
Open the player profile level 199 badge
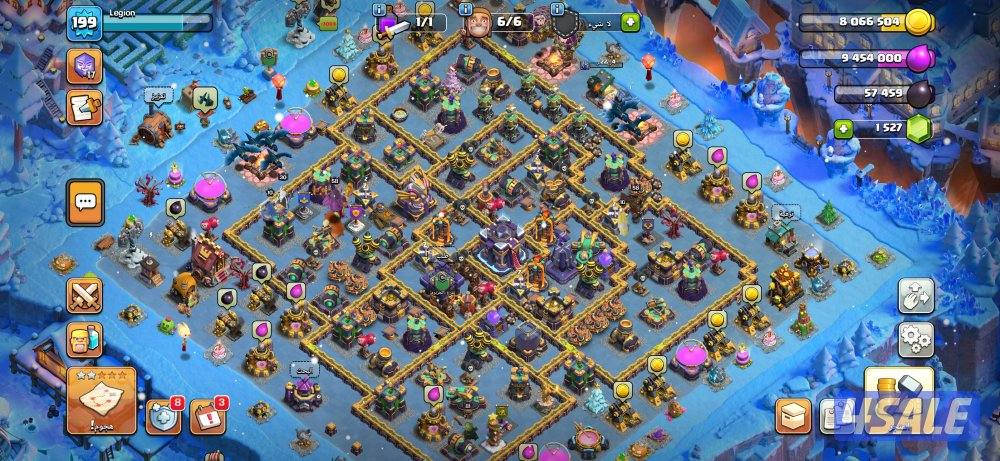tap(85, 23)
